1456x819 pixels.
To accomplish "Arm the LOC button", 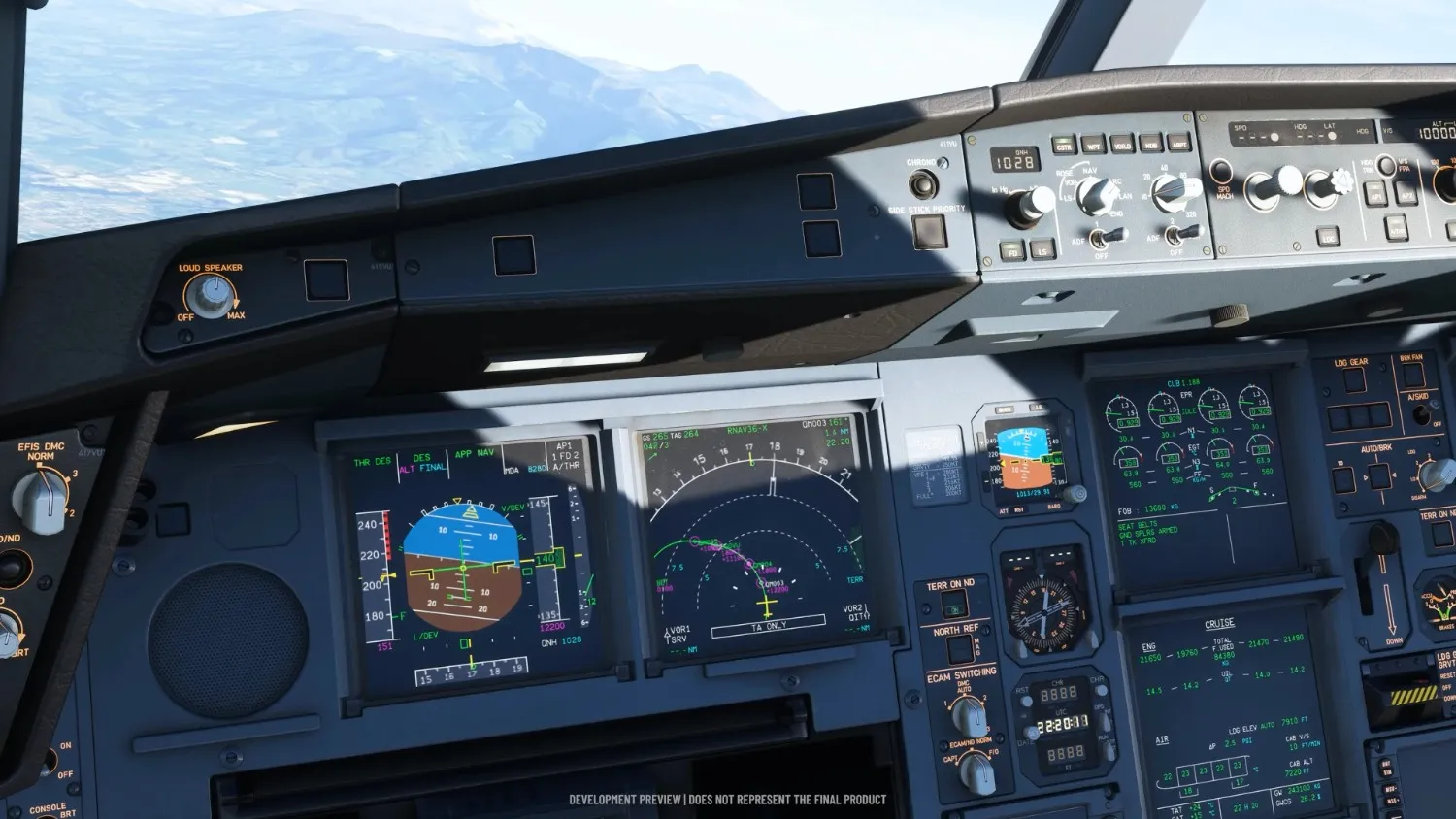I will click(1327, 236).
